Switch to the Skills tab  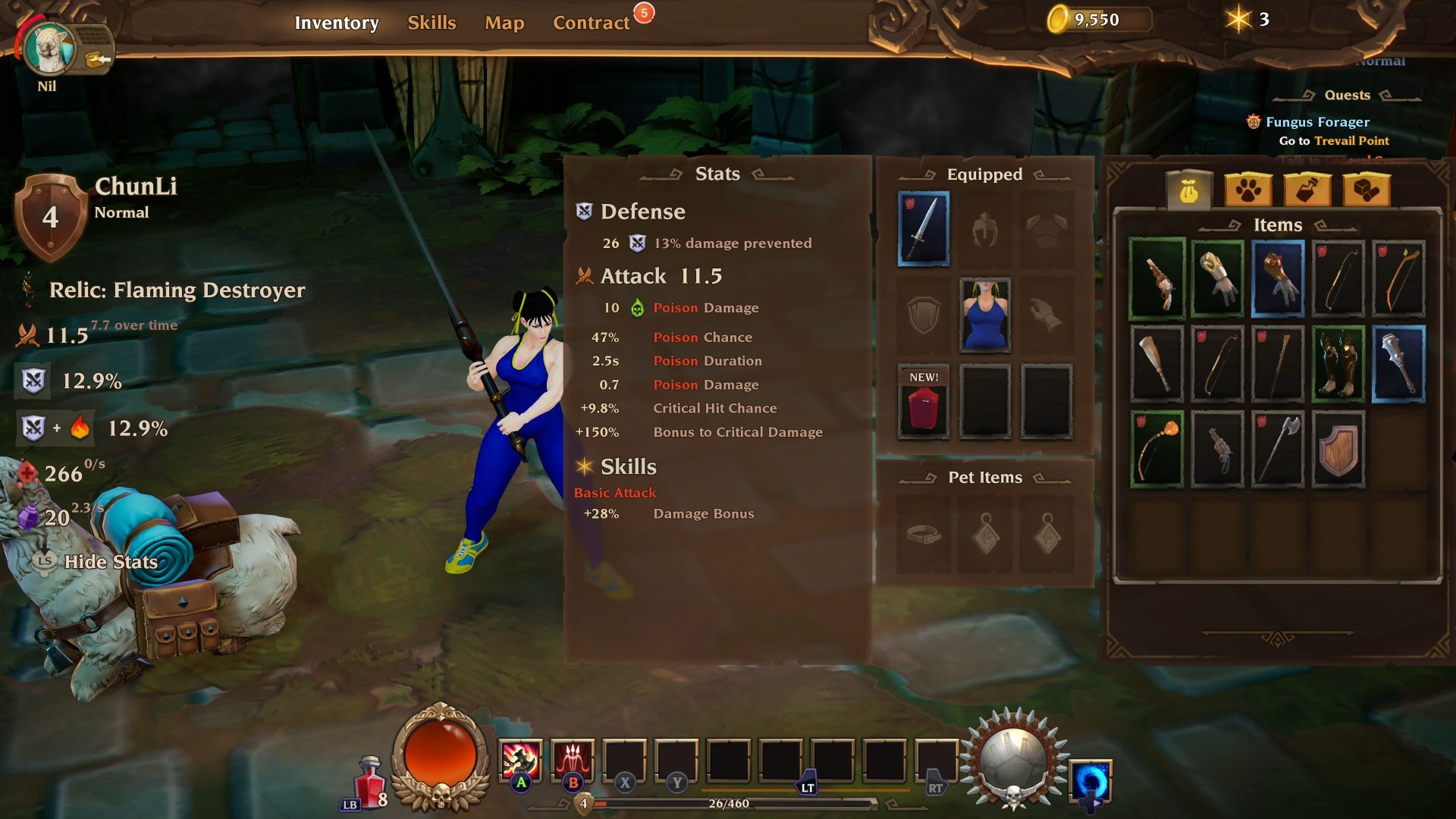click(431, 23)
